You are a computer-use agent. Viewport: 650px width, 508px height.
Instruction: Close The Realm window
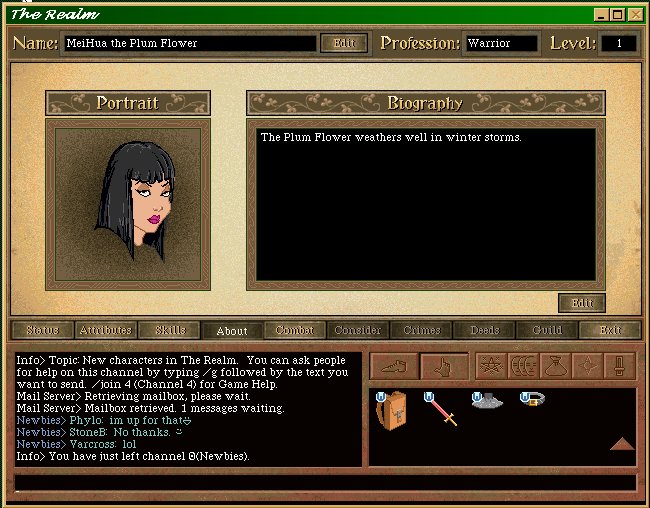tap(635, 14)
